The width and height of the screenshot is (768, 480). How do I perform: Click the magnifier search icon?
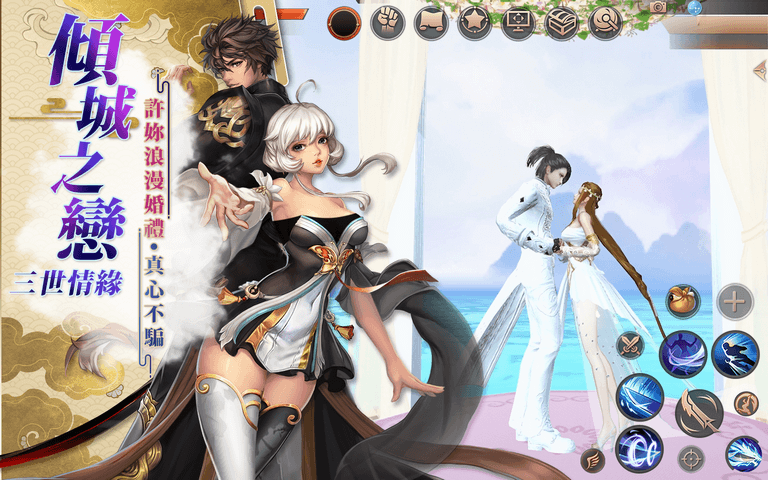coord(605,21)
